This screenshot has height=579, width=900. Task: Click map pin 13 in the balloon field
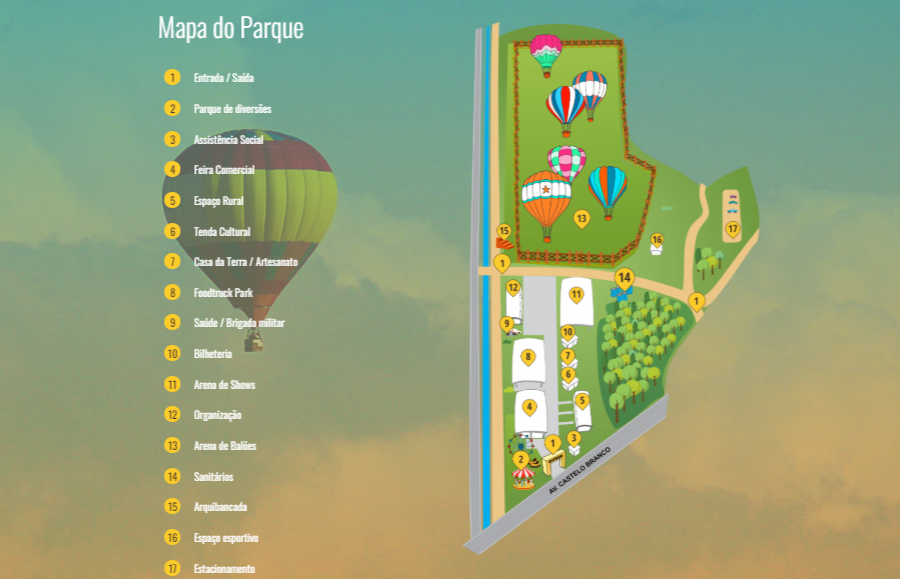(x=581, y=217)
